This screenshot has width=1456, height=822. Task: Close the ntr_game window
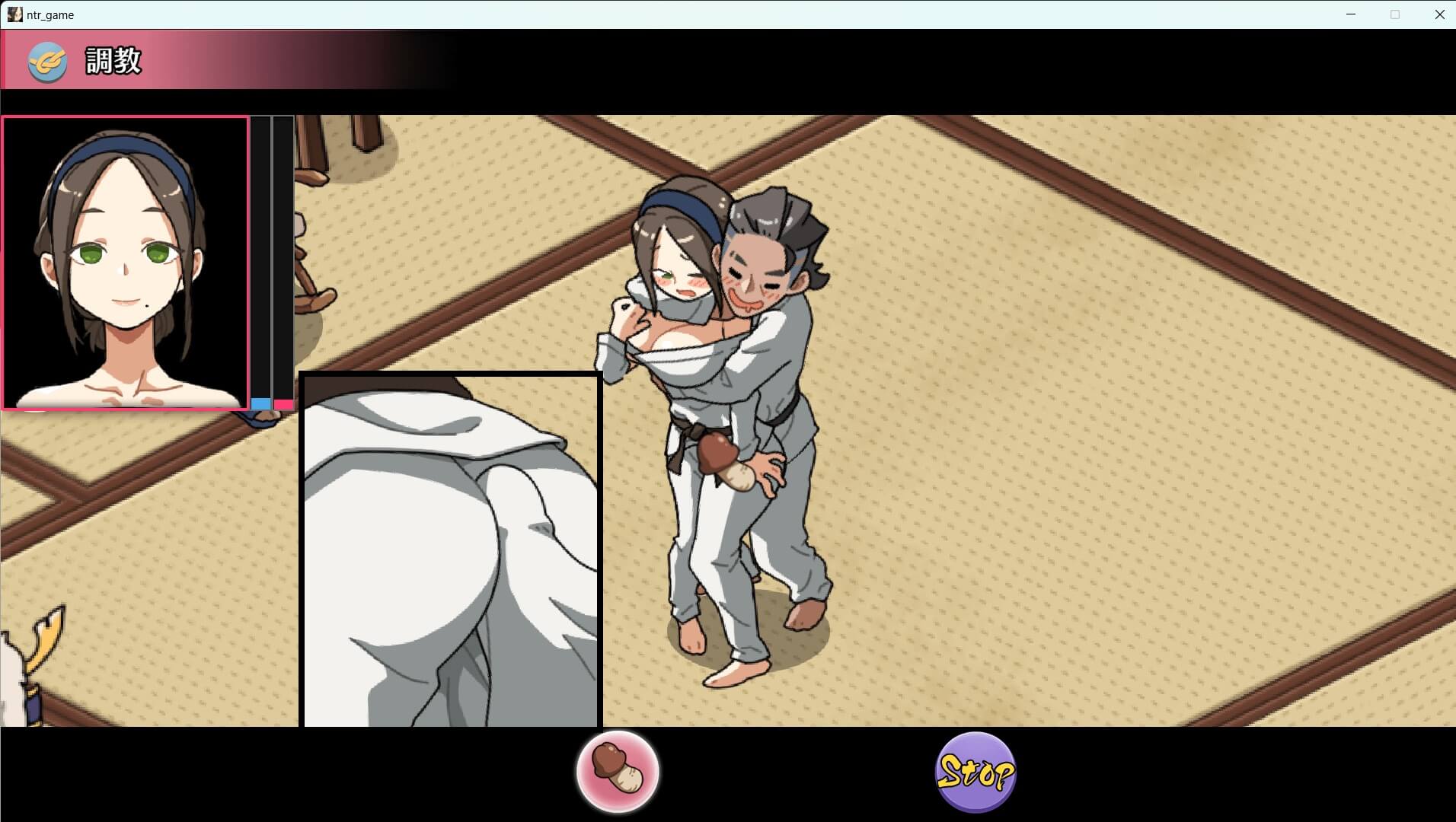click(1440, 14)
